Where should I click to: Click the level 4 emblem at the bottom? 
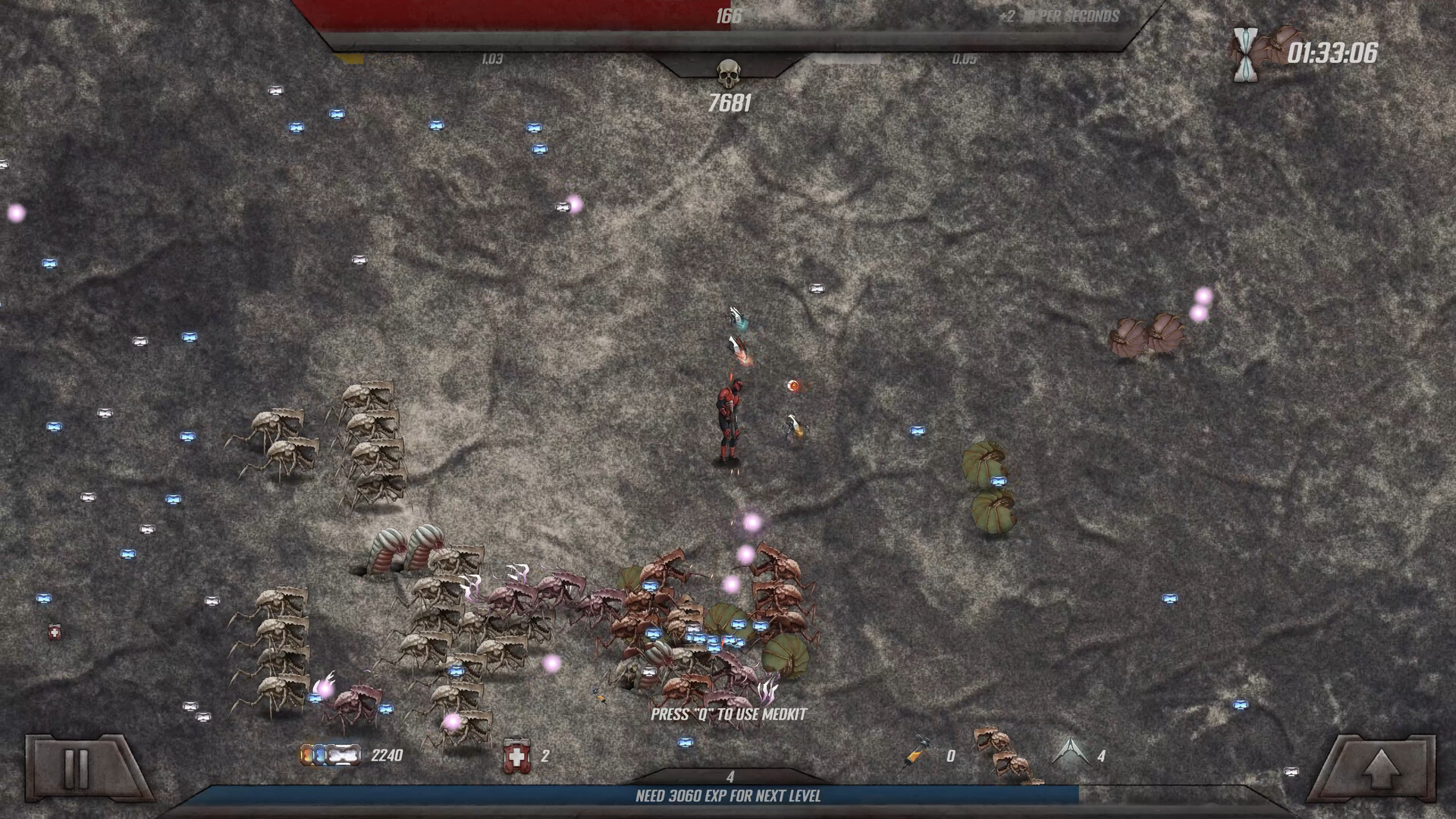click(x=730, y=776)
